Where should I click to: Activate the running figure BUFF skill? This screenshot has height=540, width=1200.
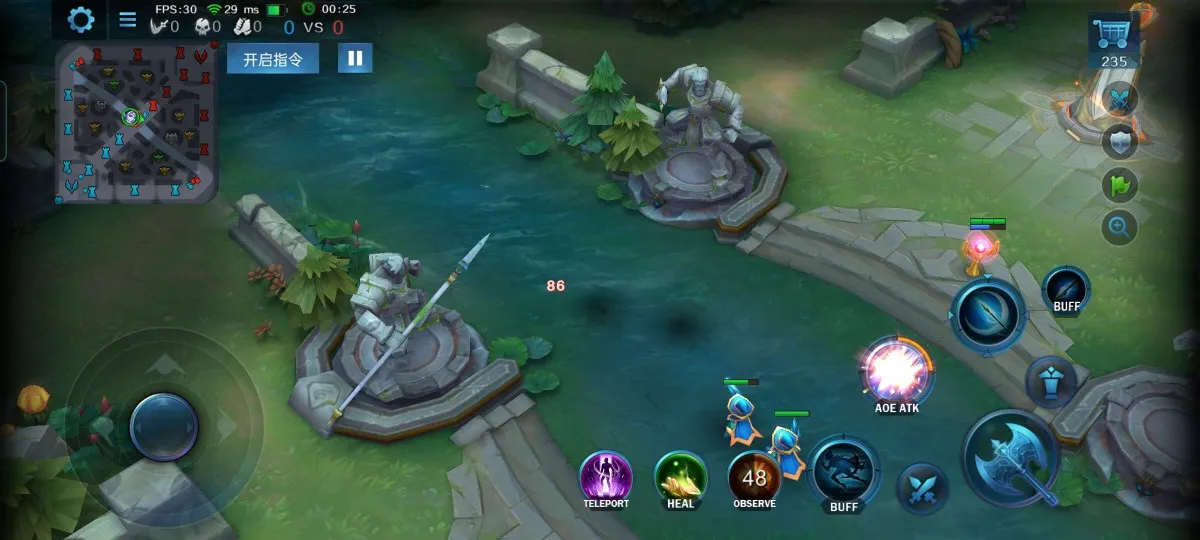pyautogui.click(x=844, y=470)
